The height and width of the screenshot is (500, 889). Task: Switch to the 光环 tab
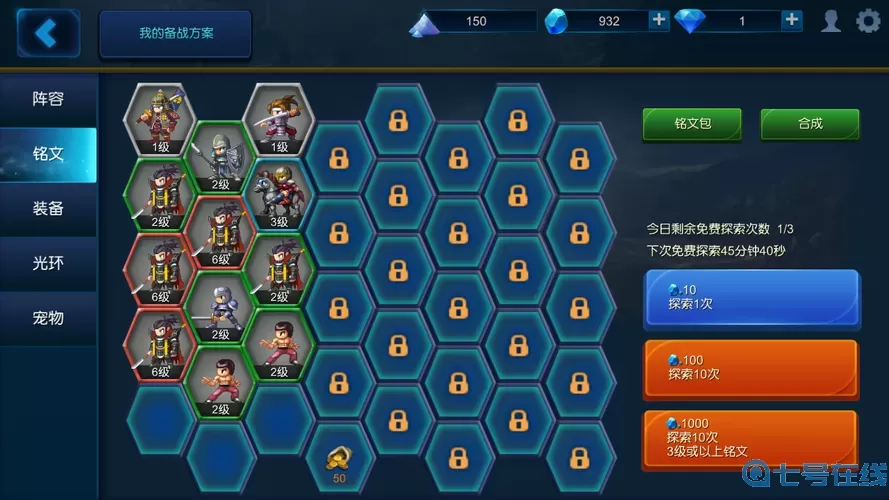(48, 263)
